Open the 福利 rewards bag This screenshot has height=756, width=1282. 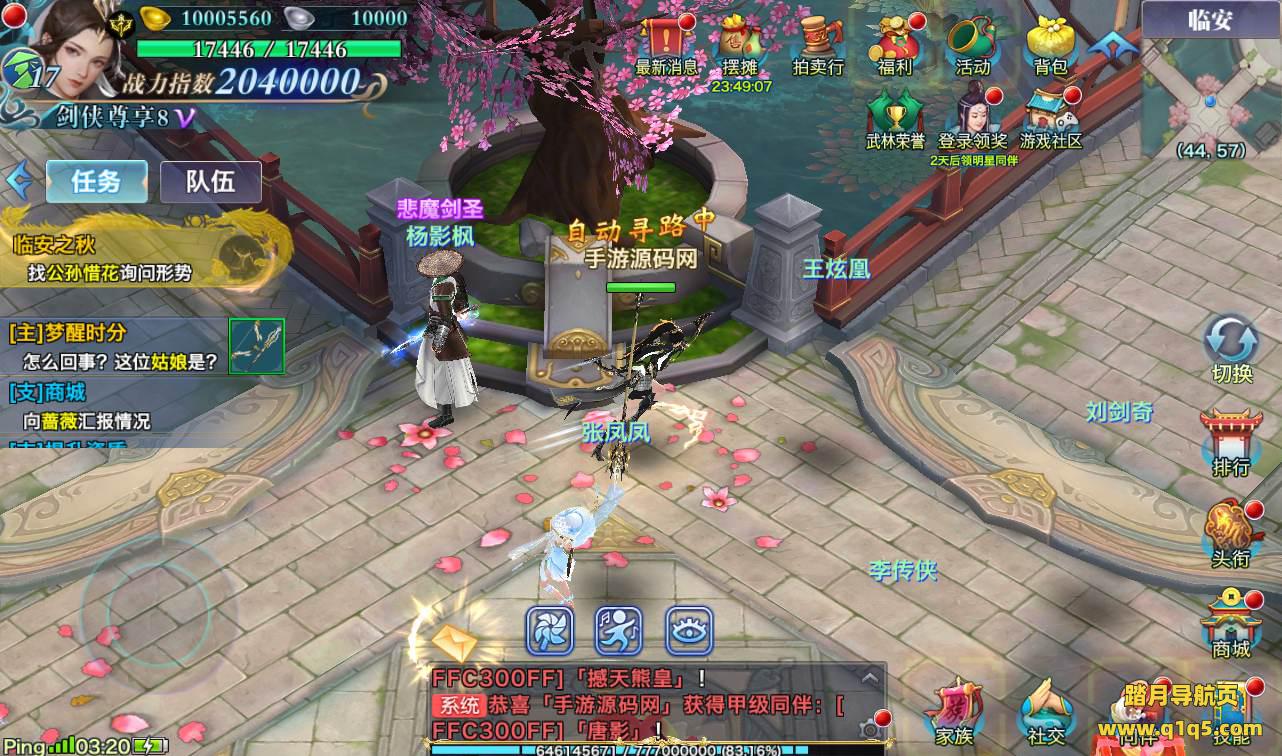(x=894, y=42)
